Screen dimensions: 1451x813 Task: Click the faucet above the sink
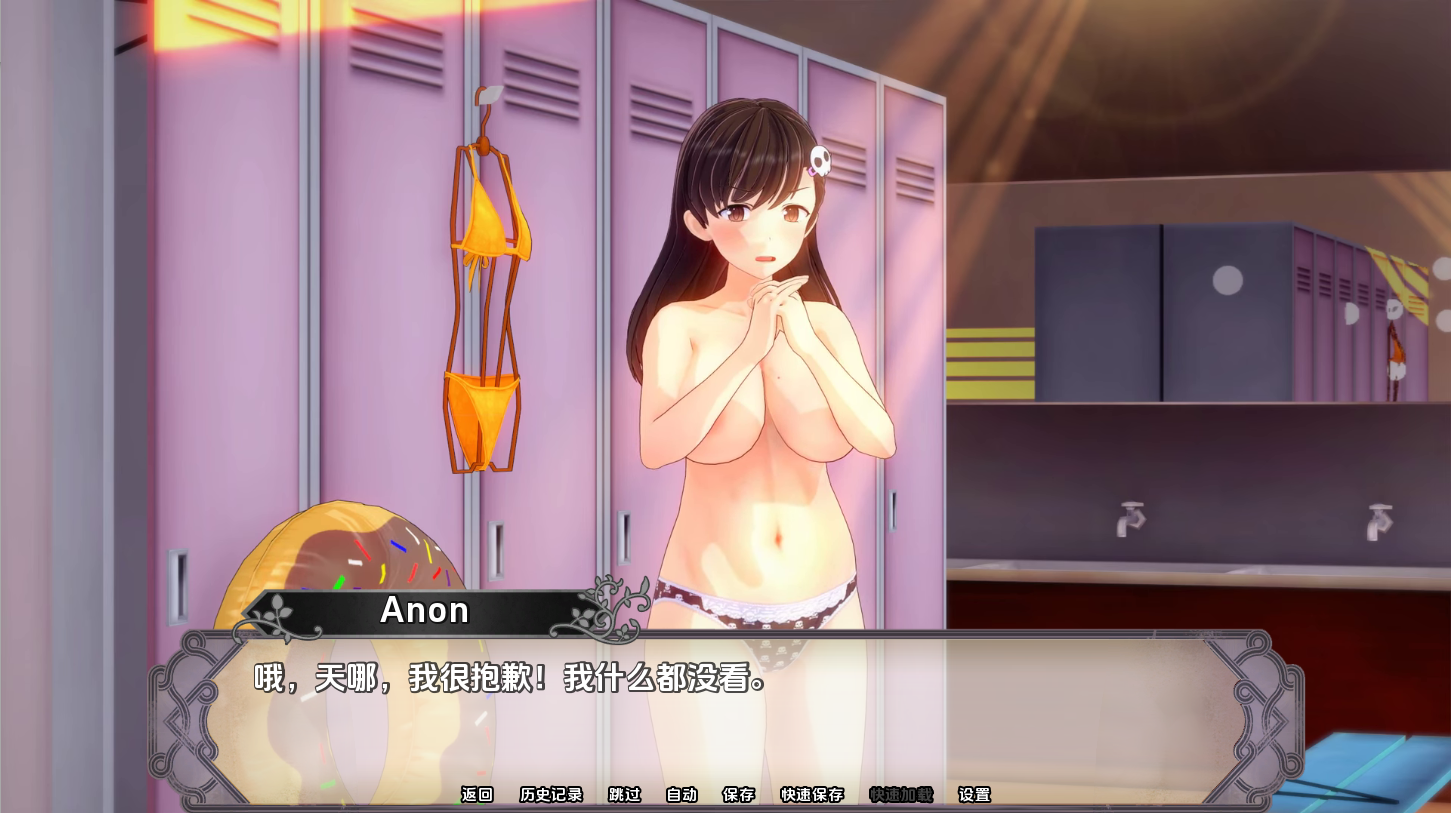click(x=1131, y=517)
